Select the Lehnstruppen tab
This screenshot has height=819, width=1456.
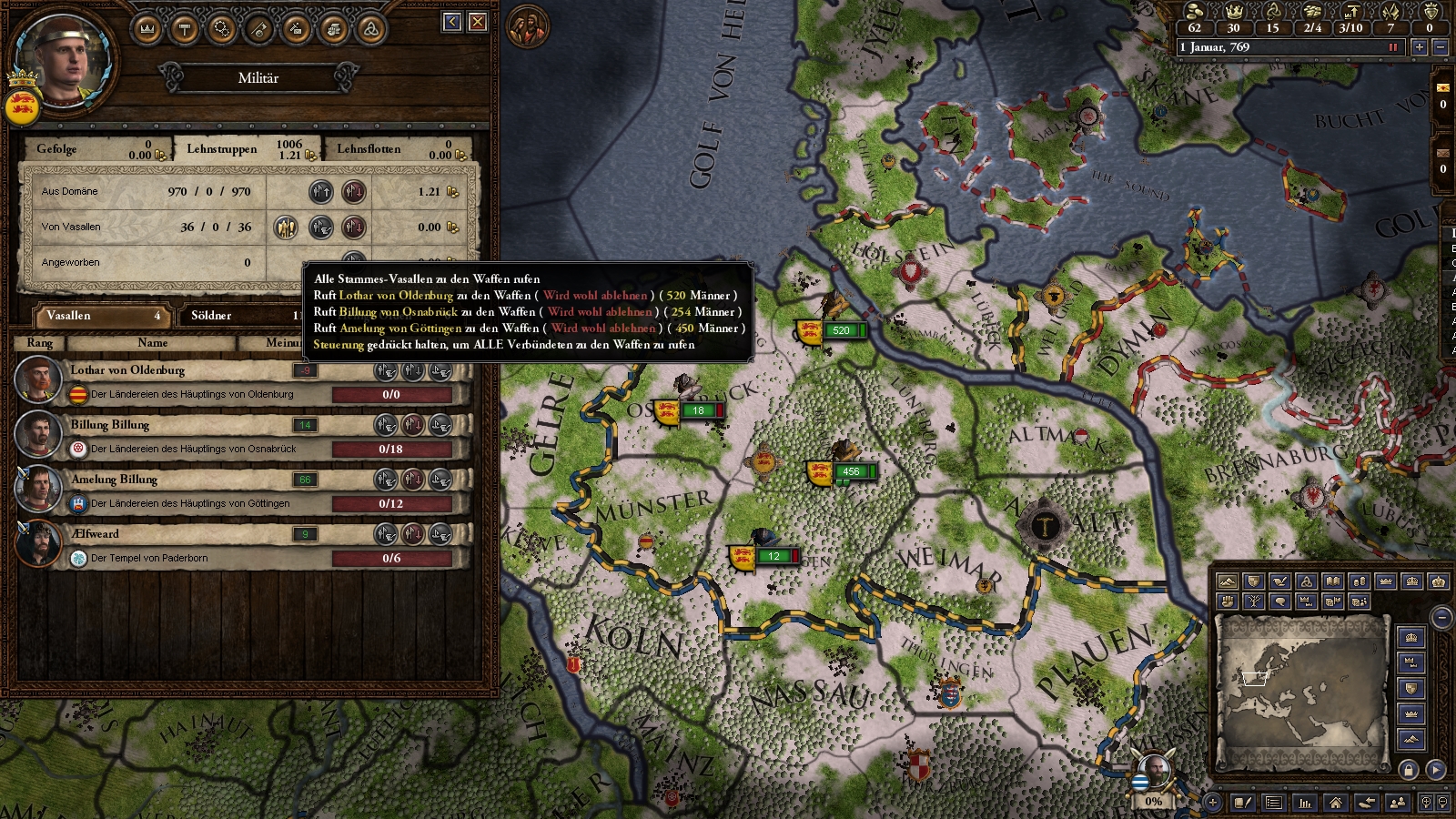pos(221,149)
